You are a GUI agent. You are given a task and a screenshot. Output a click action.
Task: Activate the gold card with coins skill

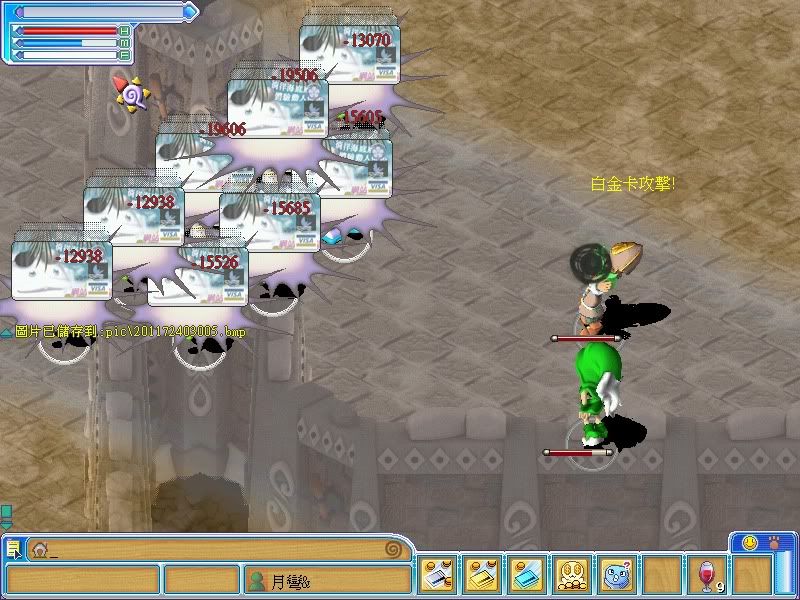[483, 575]
